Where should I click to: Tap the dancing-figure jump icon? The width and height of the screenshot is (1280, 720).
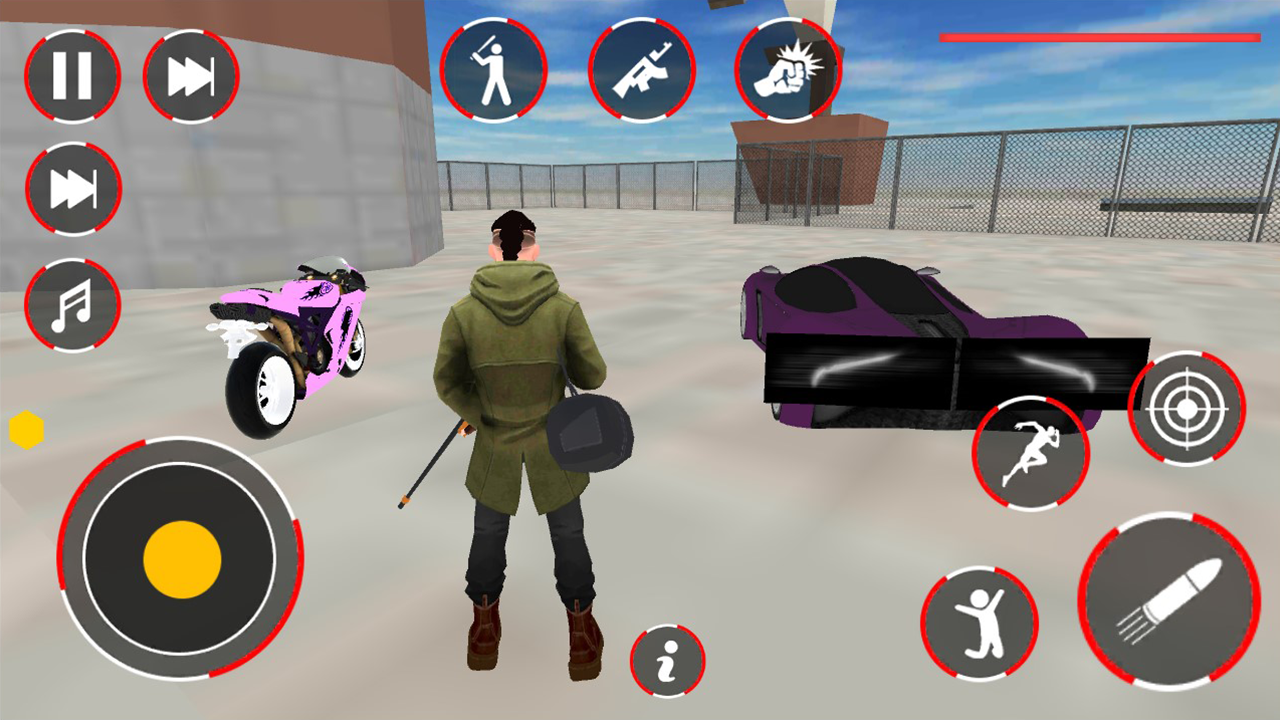pyautogui.click(x=979, y=622)
